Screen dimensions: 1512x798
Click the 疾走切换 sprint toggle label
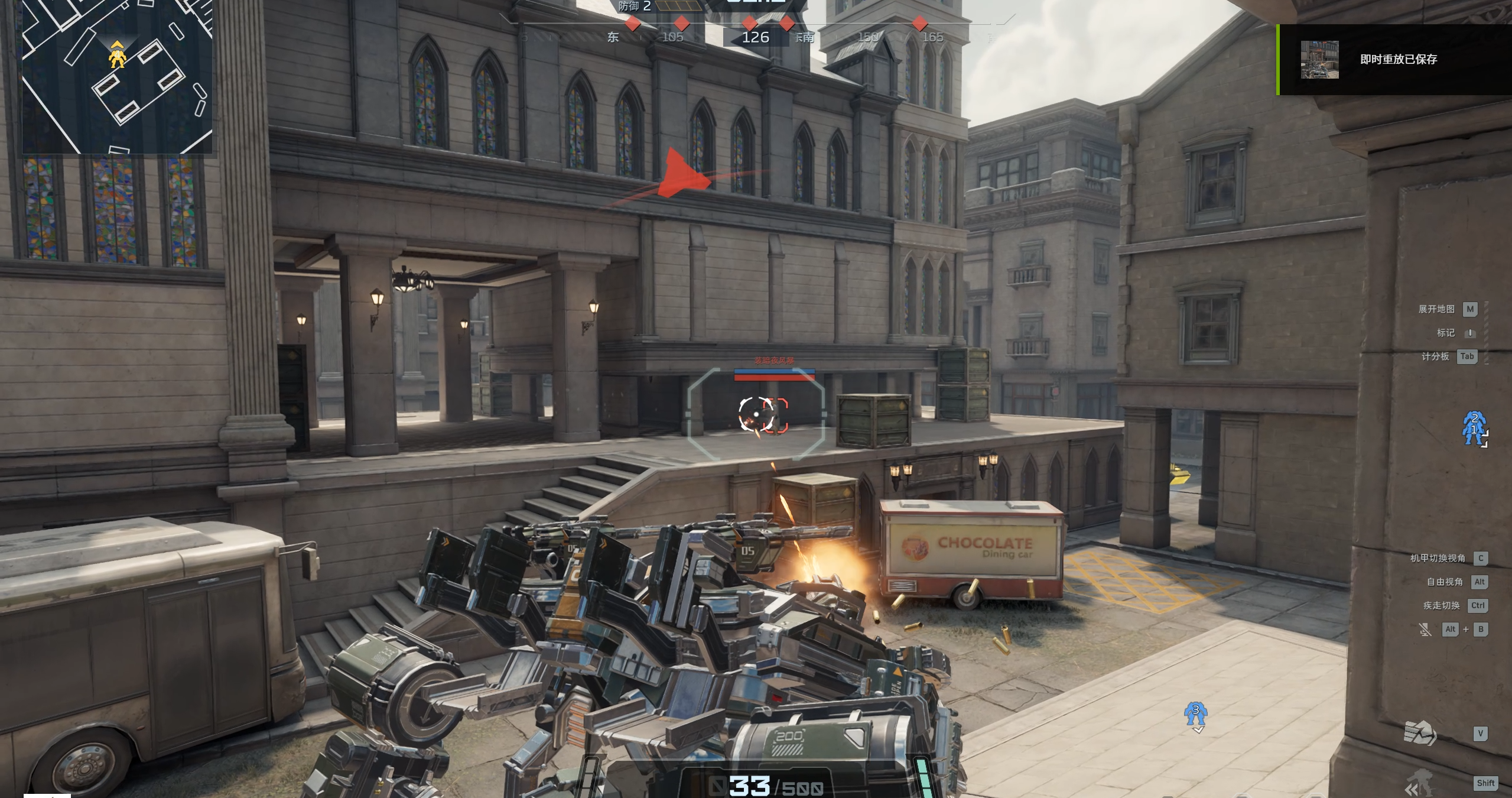[x=1441, y=605]
